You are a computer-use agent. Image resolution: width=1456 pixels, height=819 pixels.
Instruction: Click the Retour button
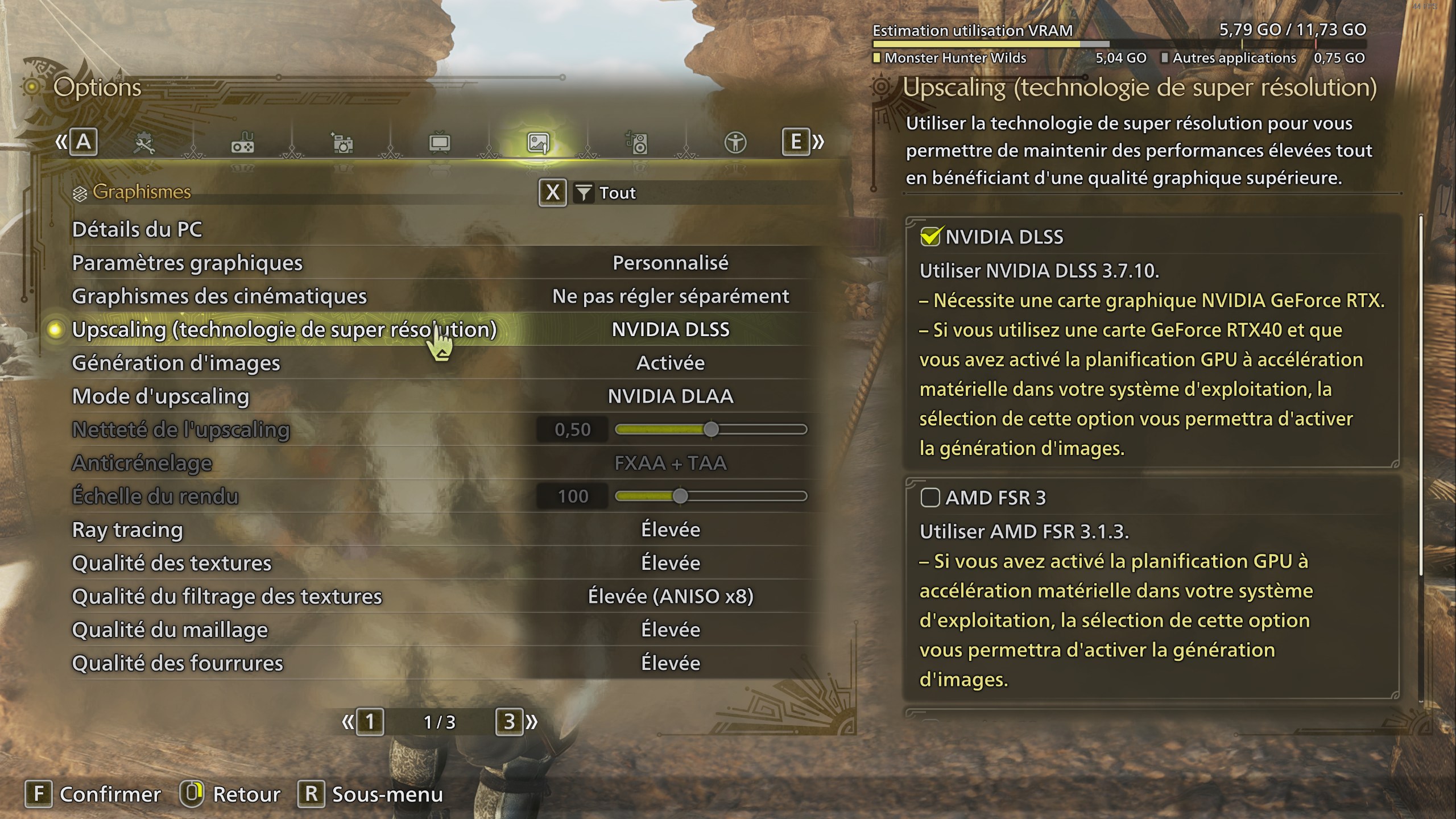point(242,794)
